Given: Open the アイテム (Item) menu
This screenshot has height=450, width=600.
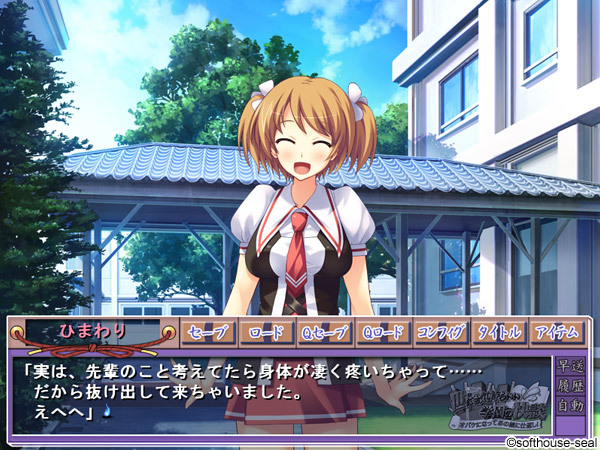Looking at the screenshot, I should [x=557, y=333].
